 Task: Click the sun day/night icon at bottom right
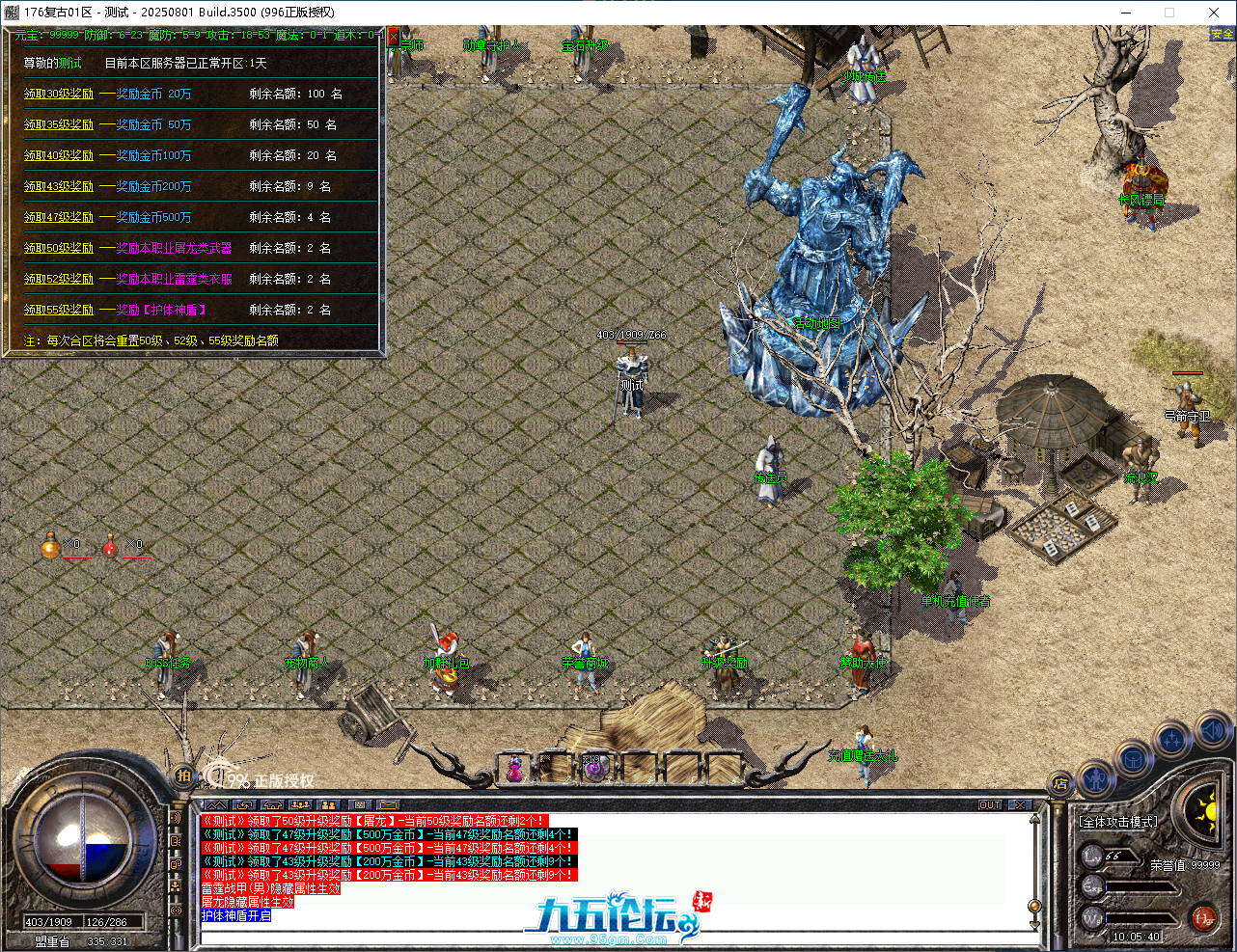[1210, 813]
